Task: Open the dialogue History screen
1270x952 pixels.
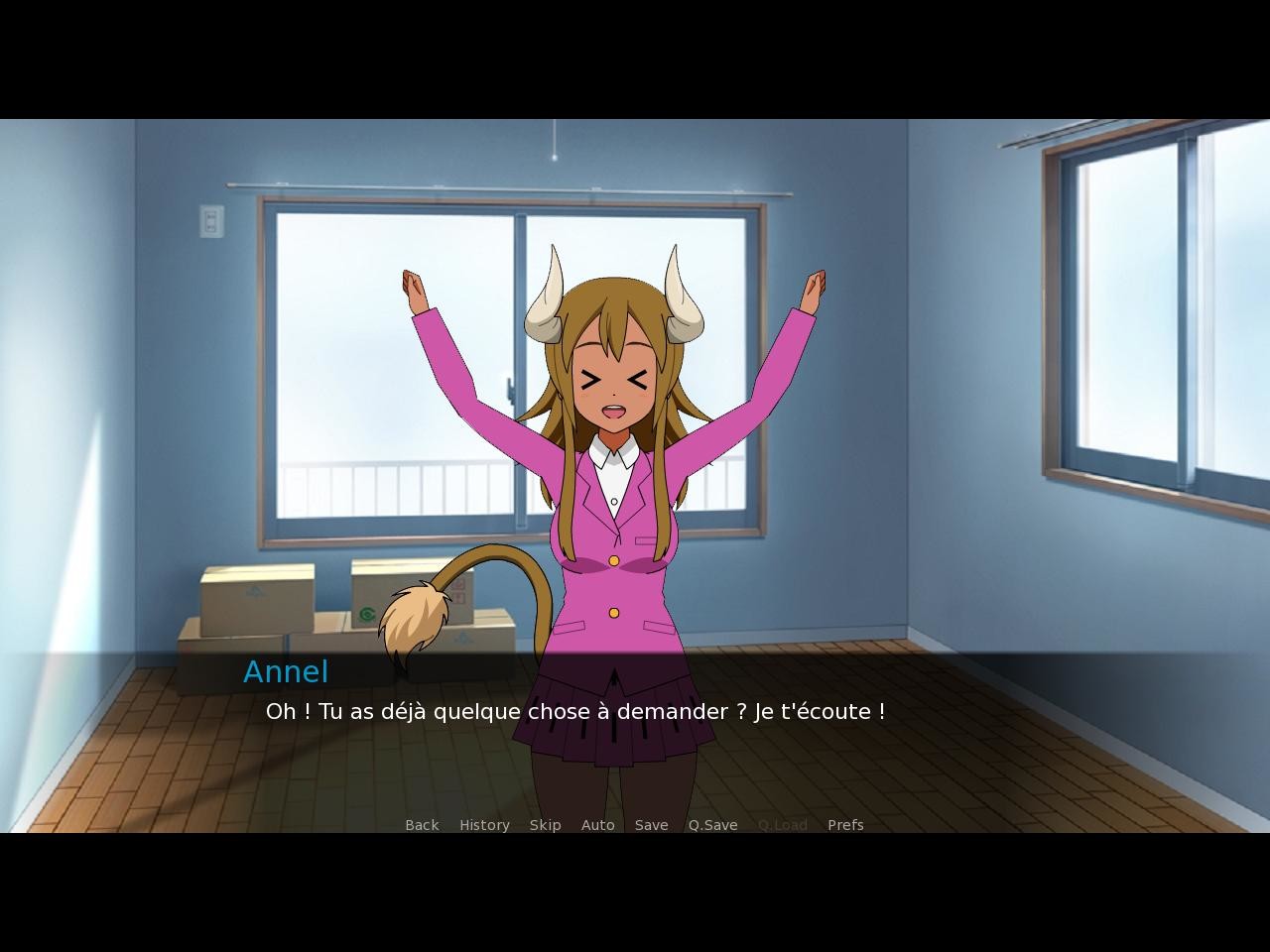Action: tap(483, 824)
